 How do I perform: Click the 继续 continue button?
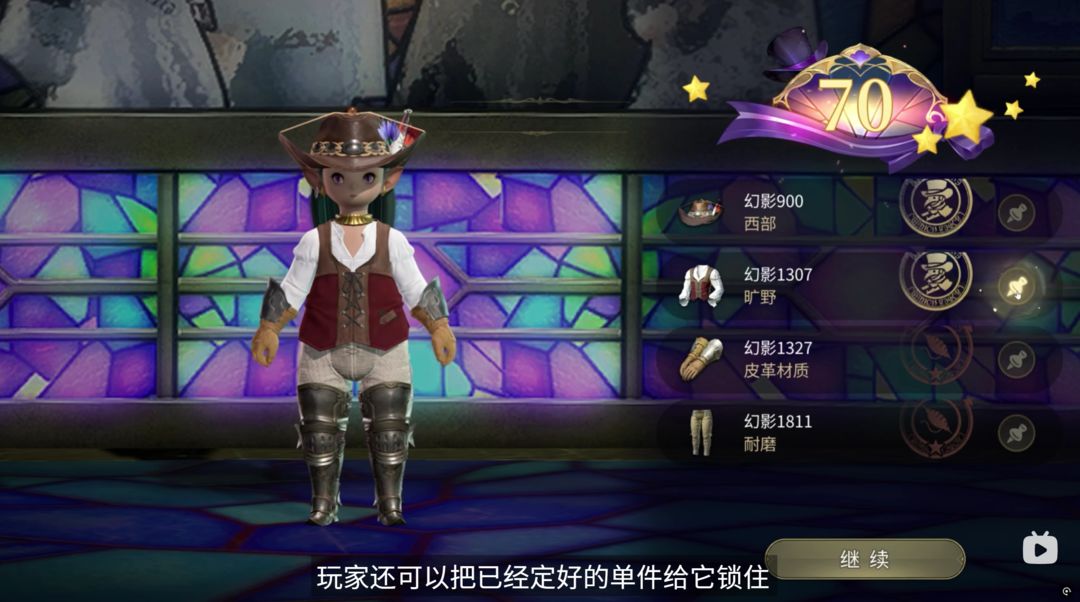coord(864,559)
